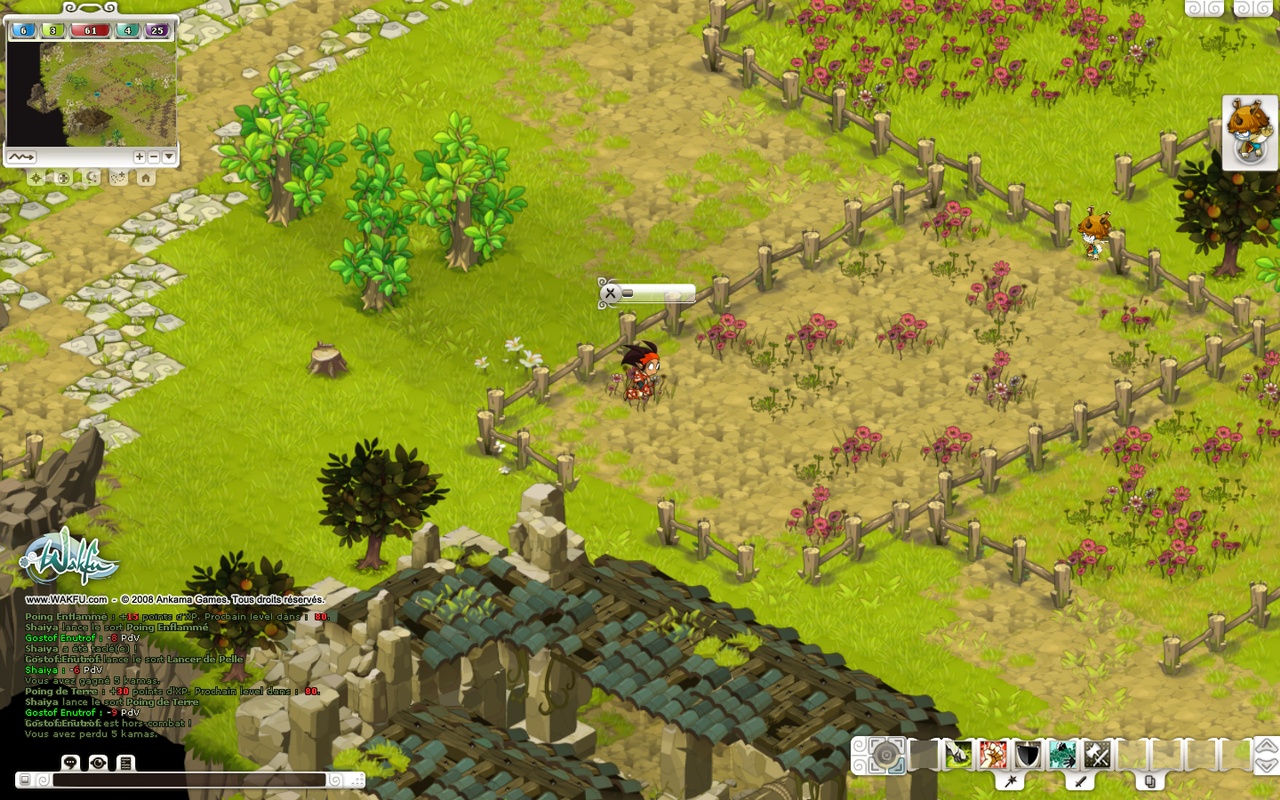The image size is (1280, 800).
Task: Click the sword weapon icon below the spell bar
Action: (1082, 781)
